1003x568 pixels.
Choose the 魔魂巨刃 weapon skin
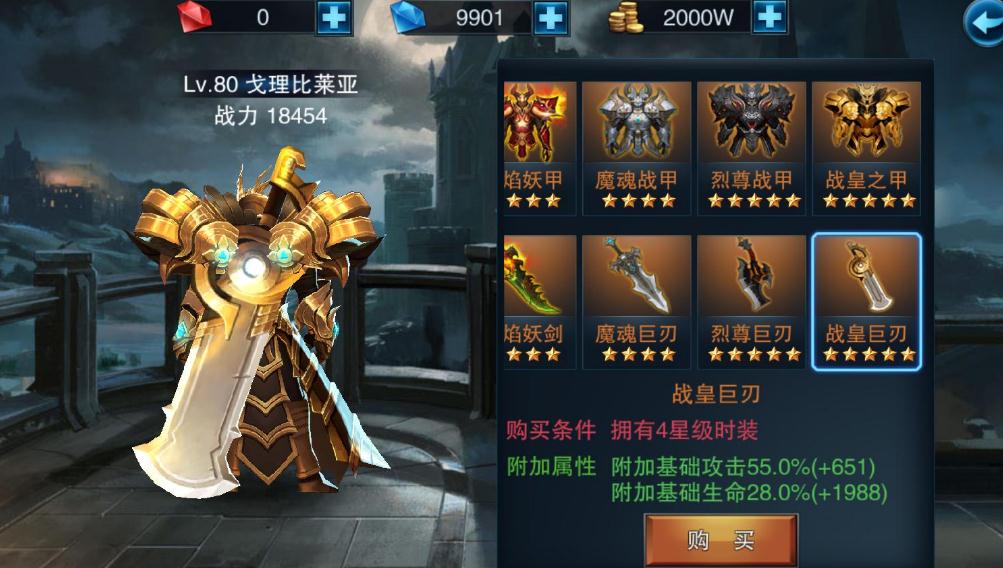coord(637,301)
